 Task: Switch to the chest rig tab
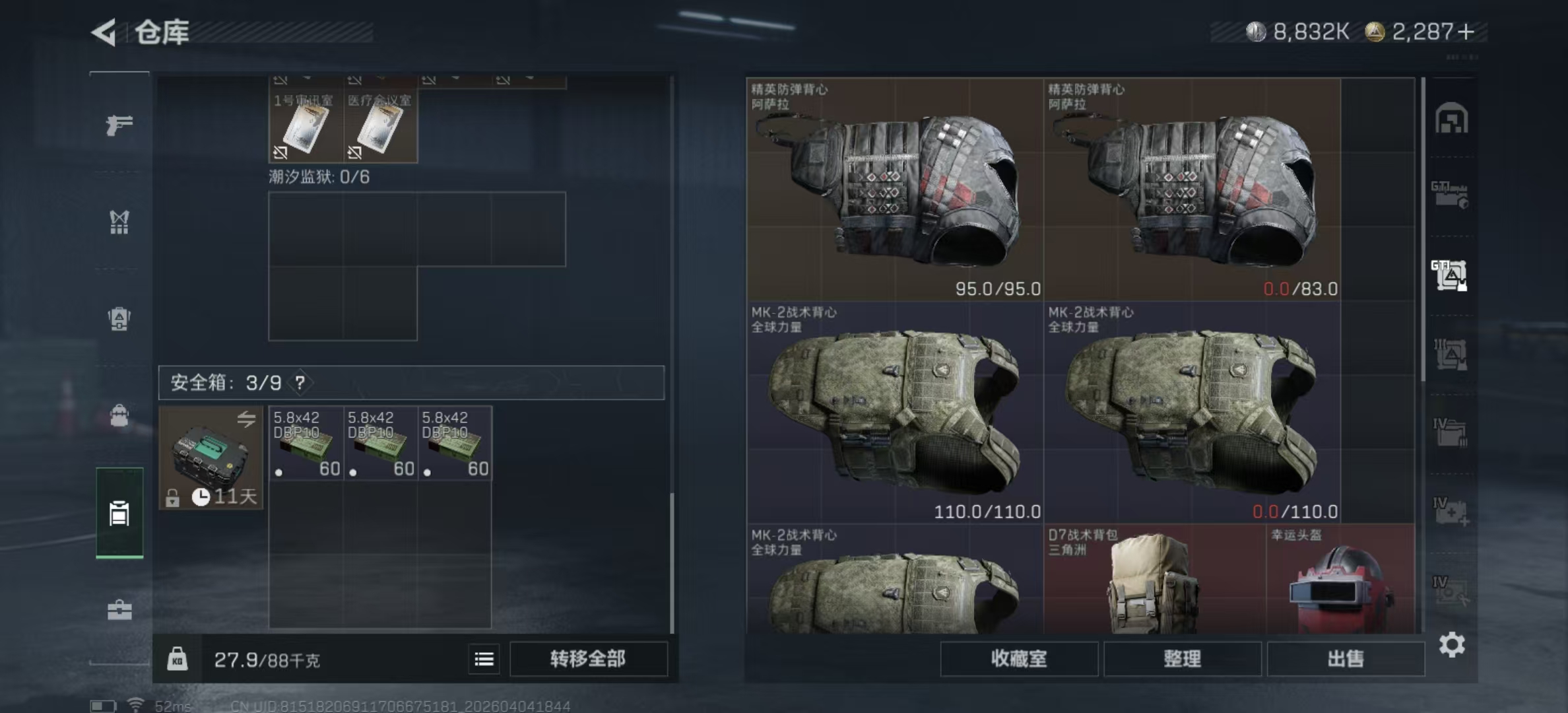tap(119, 222)
